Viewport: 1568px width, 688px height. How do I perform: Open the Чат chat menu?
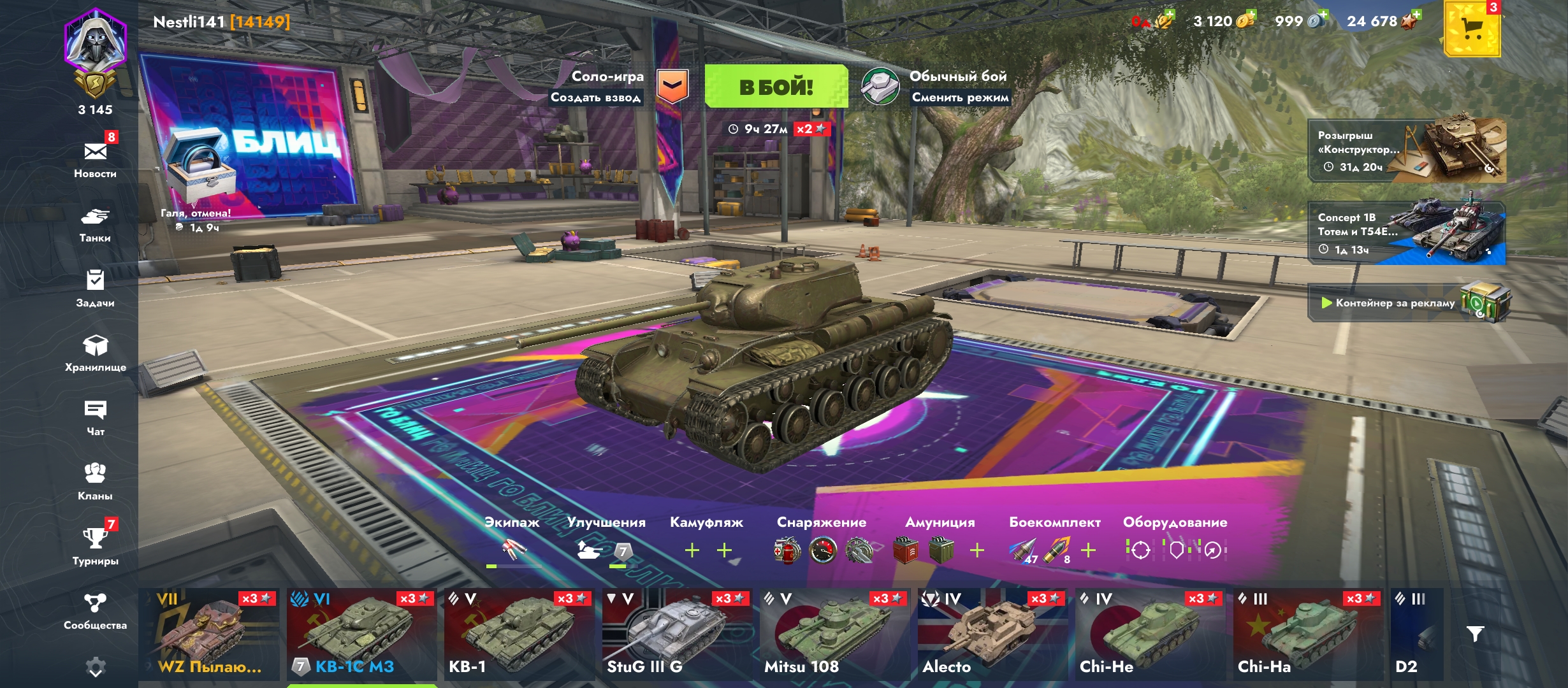click(95, 417)
